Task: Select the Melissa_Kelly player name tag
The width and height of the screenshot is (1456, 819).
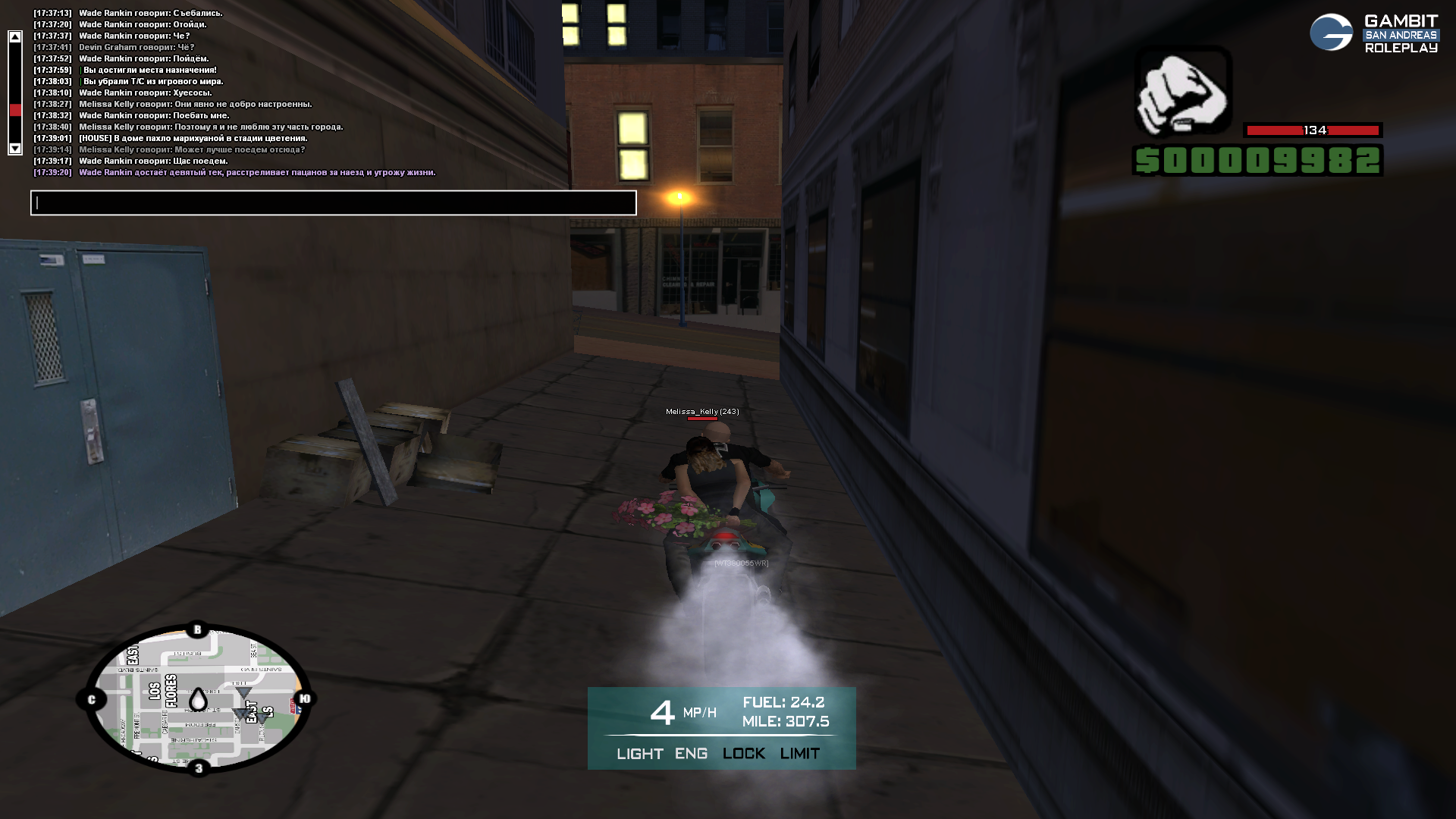Action: [701, 412]
